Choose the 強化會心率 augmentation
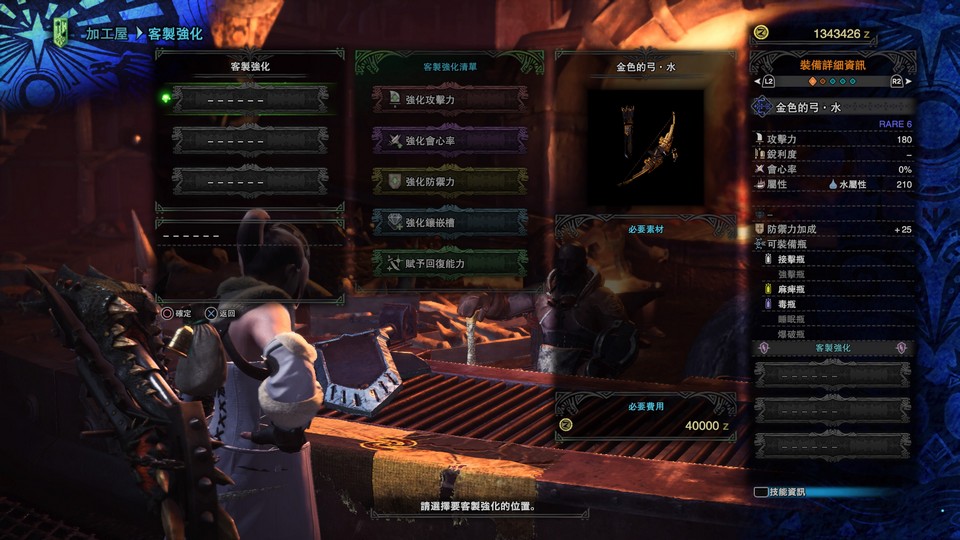 [x=450, y=140]
